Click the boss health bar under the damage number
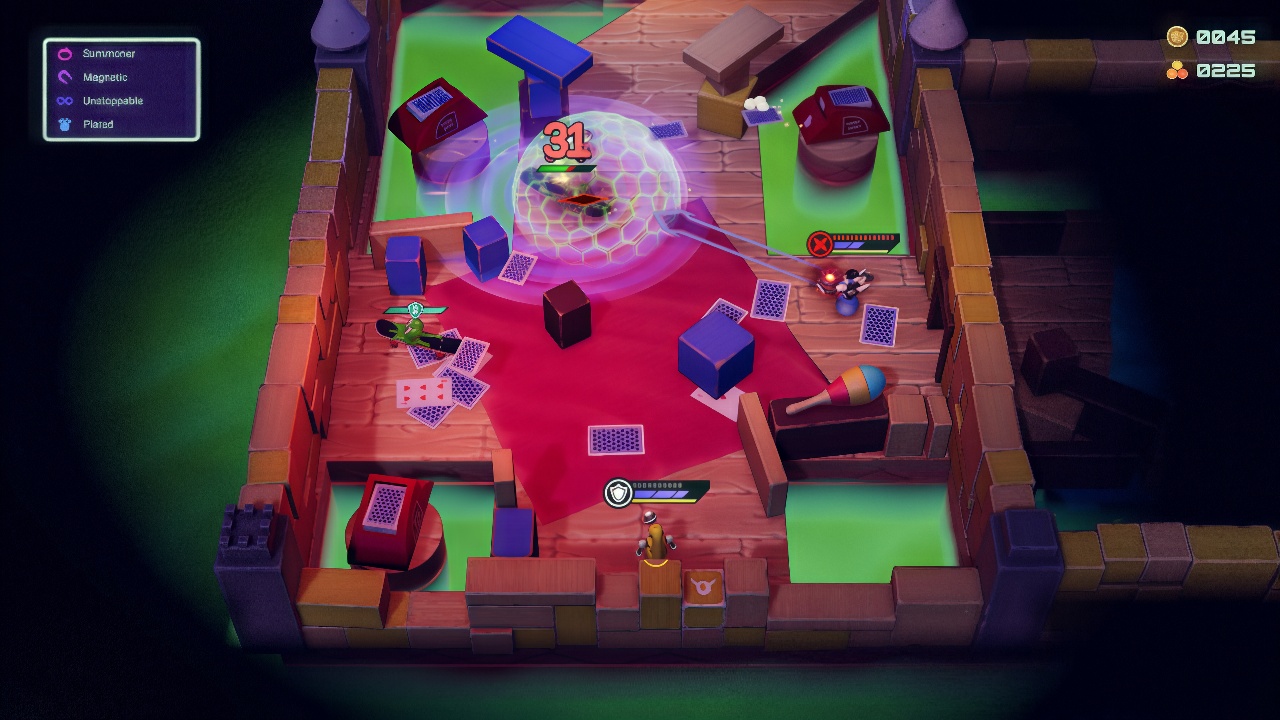Image resolution: width=1280 pixels, height=720 pixels. point(566,169)
